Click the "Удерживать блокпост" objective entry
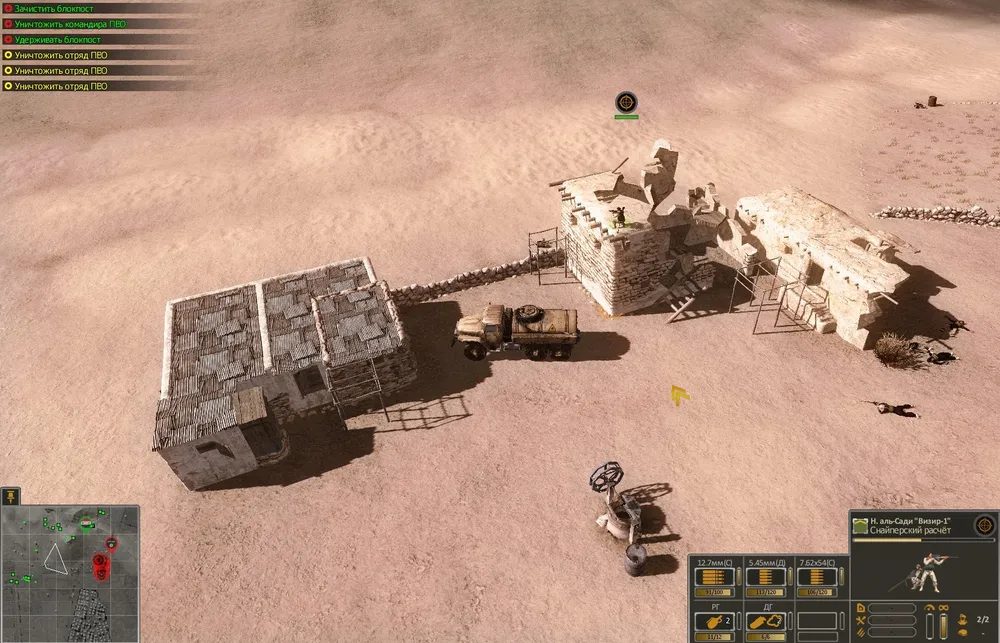 coord(54,39)
